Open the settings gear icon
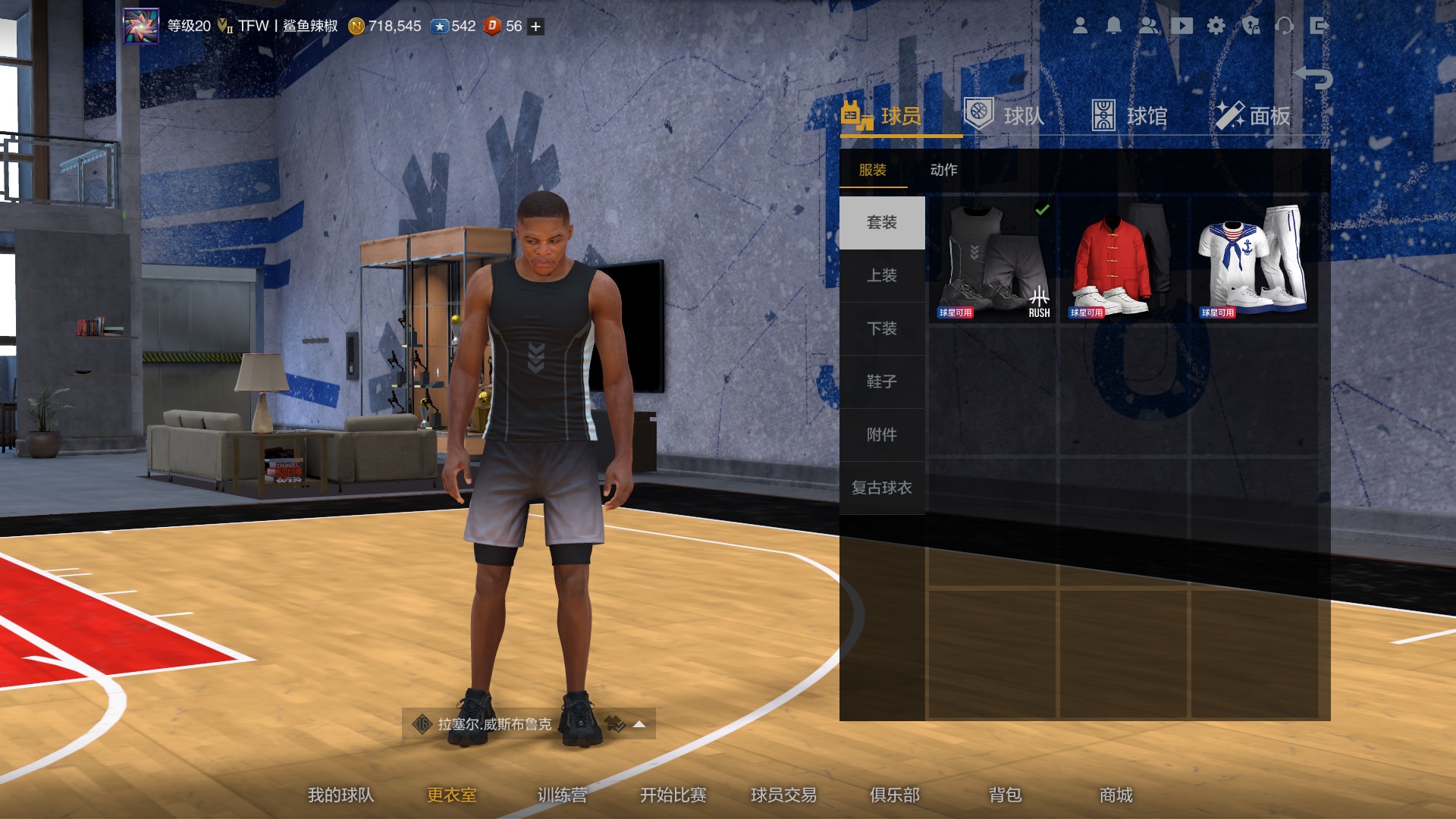The height and width of the screenshot is (819, 1456). (1216, 25)
